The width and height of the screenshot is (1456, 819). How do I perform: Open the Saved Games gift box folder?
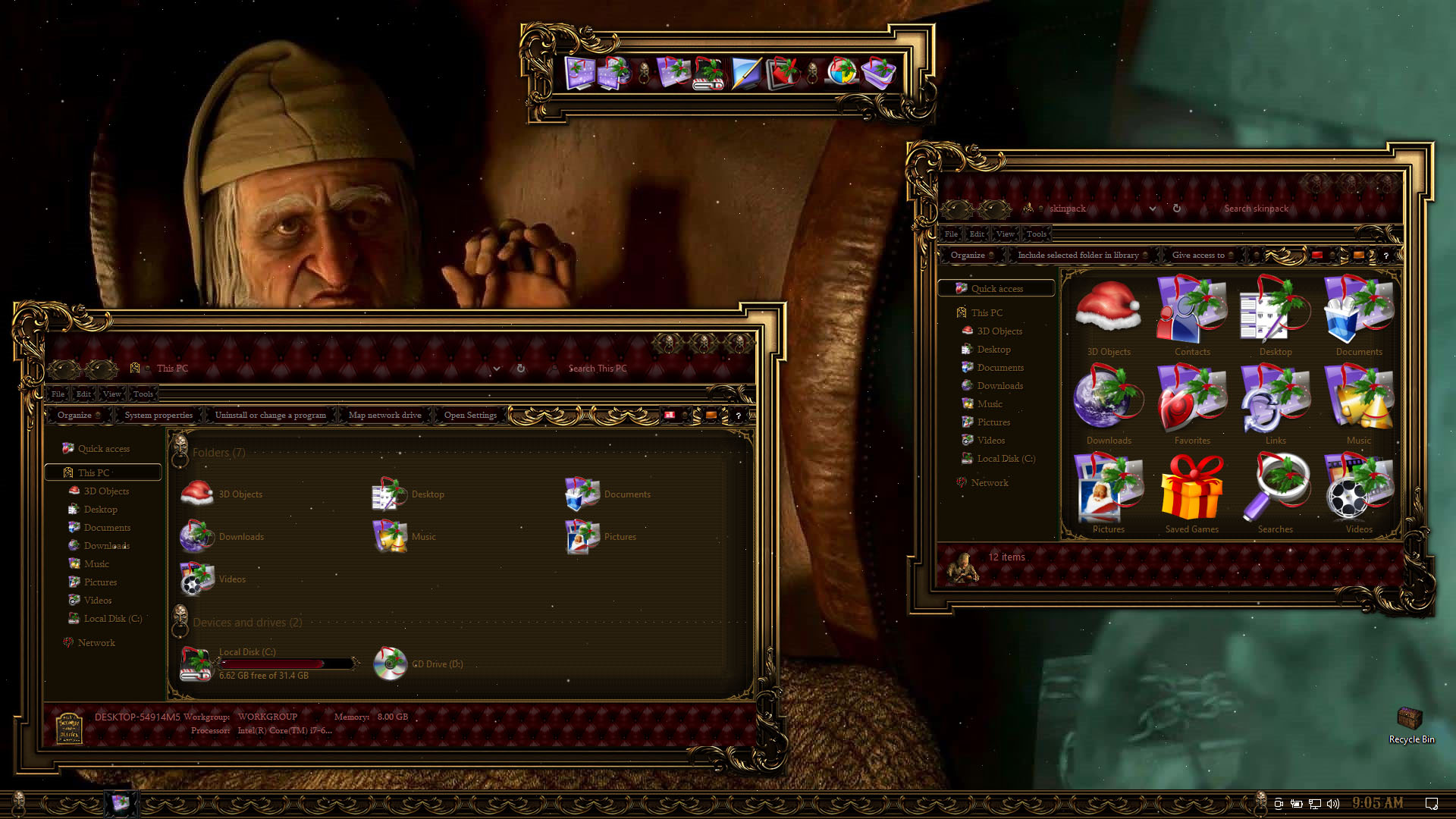click(x=1191, y=489)
